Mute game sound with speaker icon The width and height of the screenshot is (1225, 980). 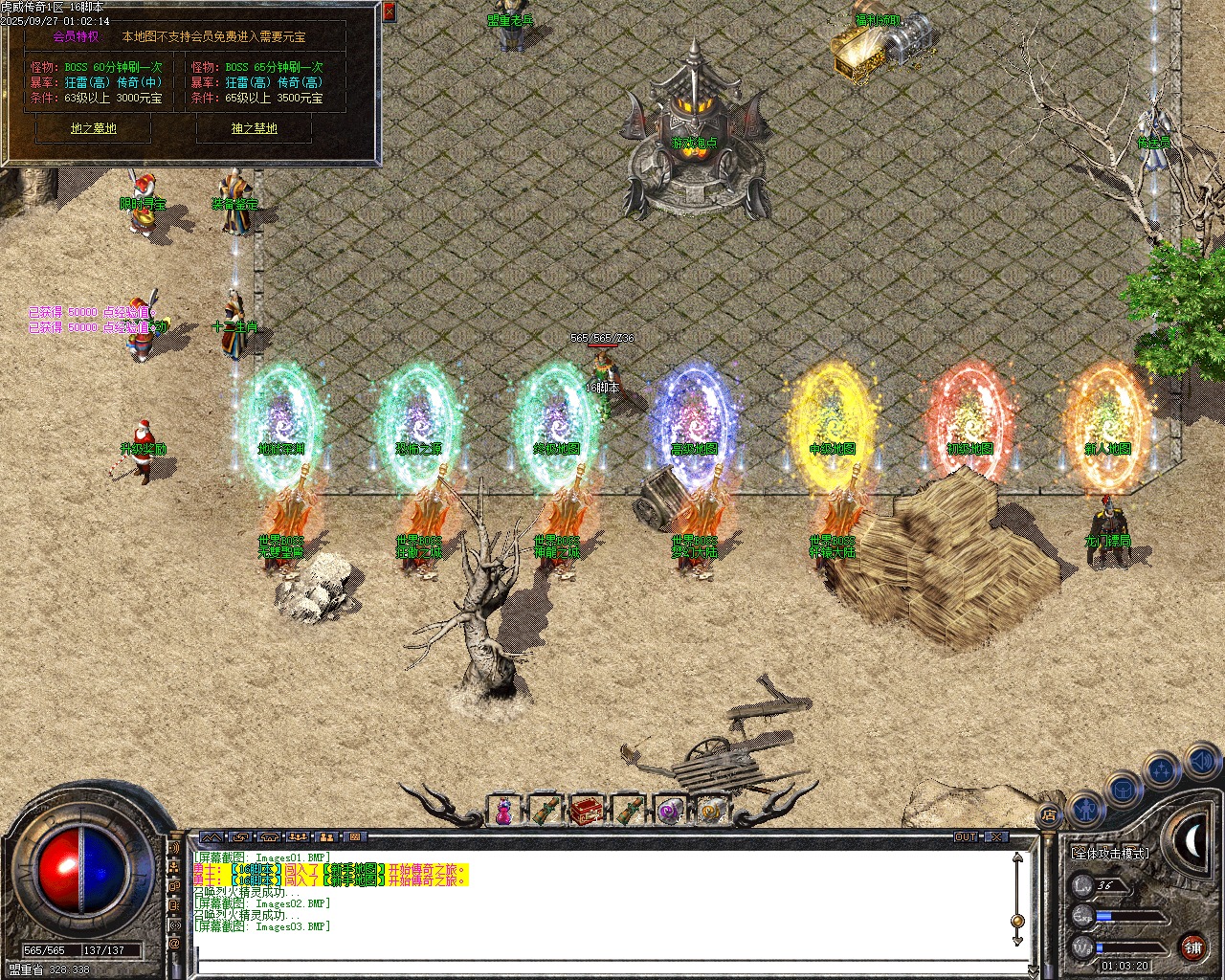1201,764
